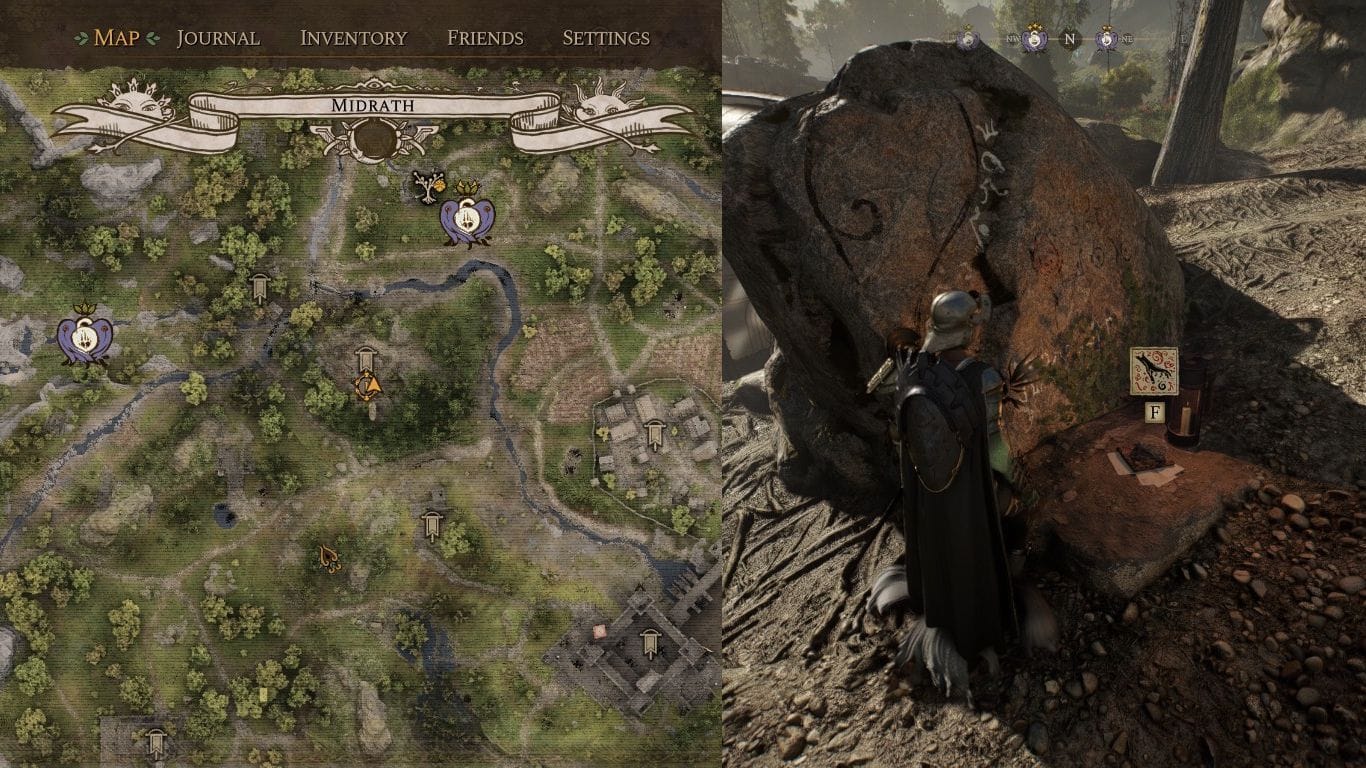Screen dimensions: 1366x768
Task: Open the Settings menu
Action: (x=606, y=38)
